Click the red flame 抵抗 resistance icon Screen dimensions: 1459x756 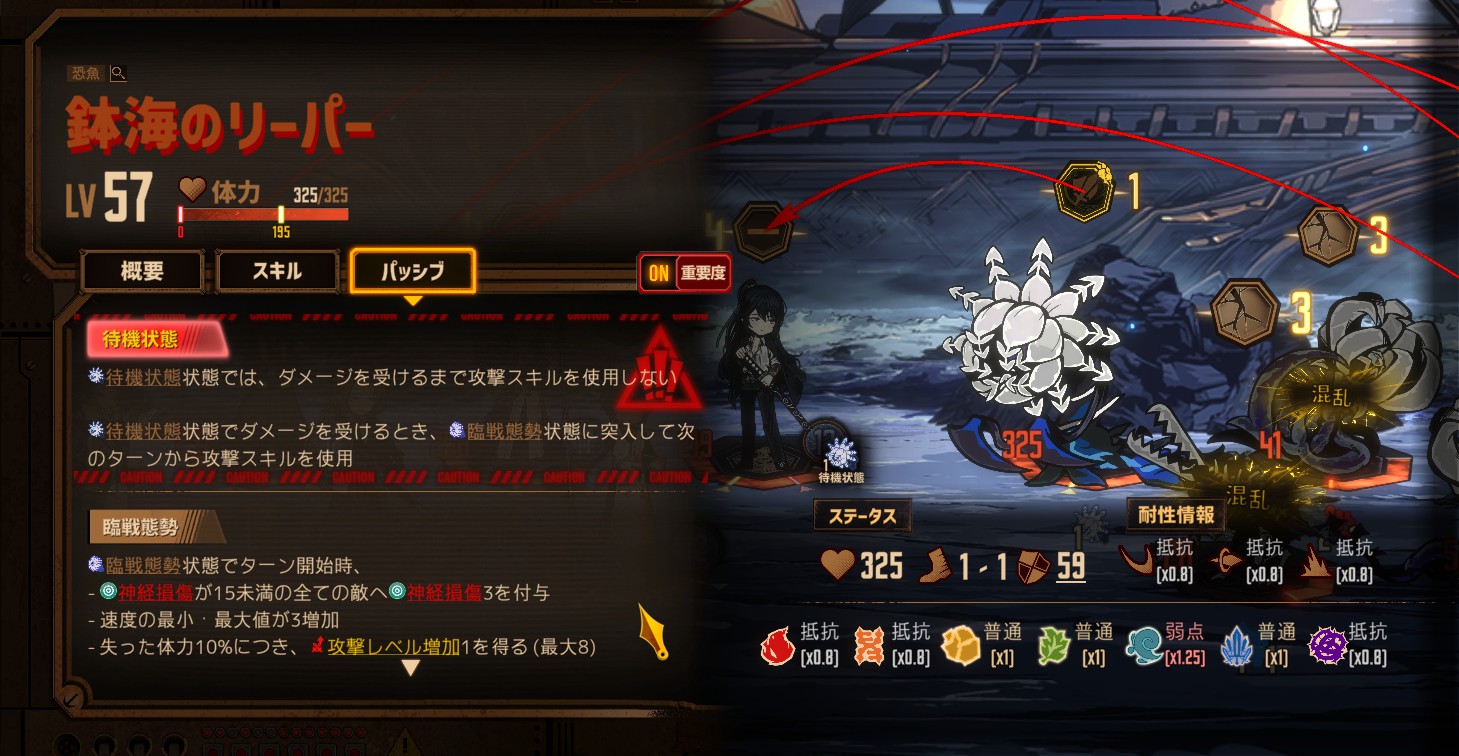pyautogui.click(x=778, y=646)
